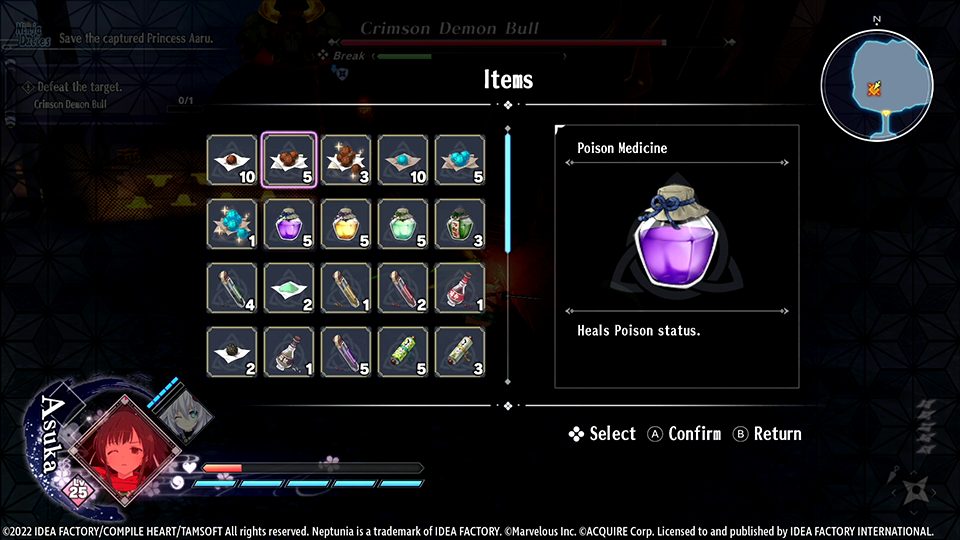Select the green jar with red label
960x540 pixels.
click(460, 223)
